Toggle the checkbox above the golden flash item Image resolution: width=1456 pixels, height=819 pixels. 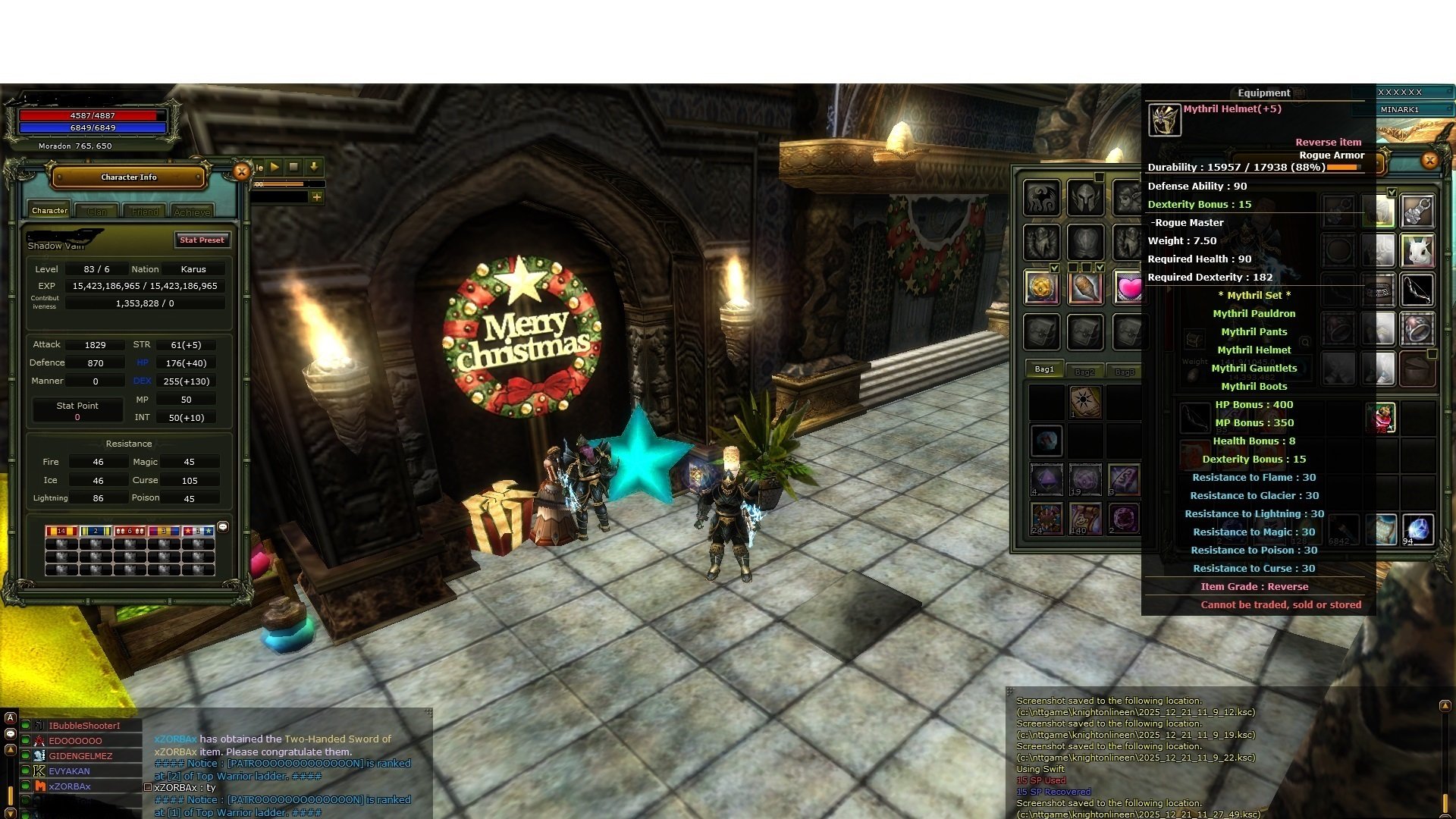pos(1054,267)
